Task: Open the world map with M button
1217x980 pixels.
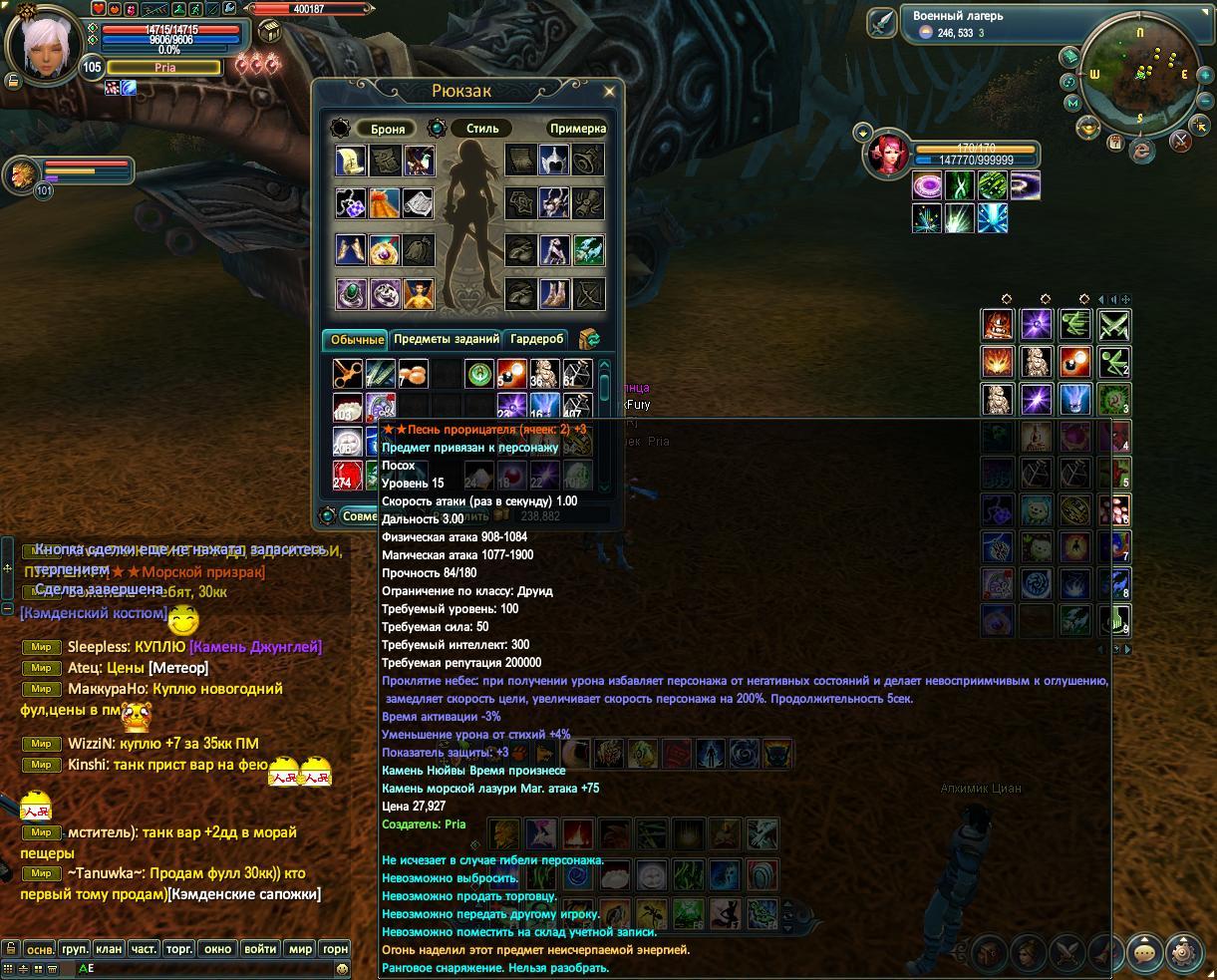Action: [x=1073, y=103]
